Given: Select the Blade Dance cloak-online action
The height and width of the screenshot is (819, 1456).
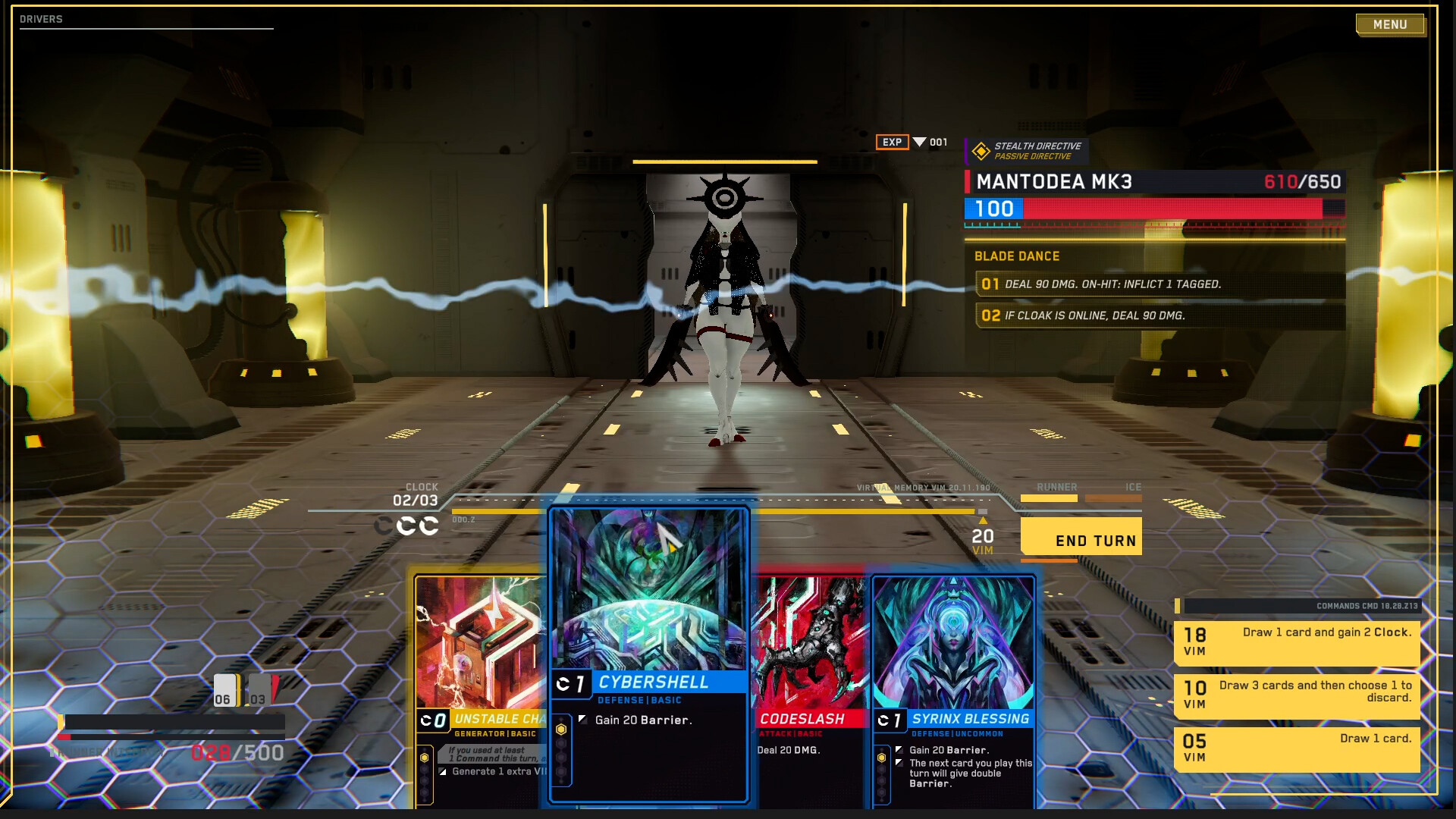Looking at the screenshot, I should point(1159,315).
